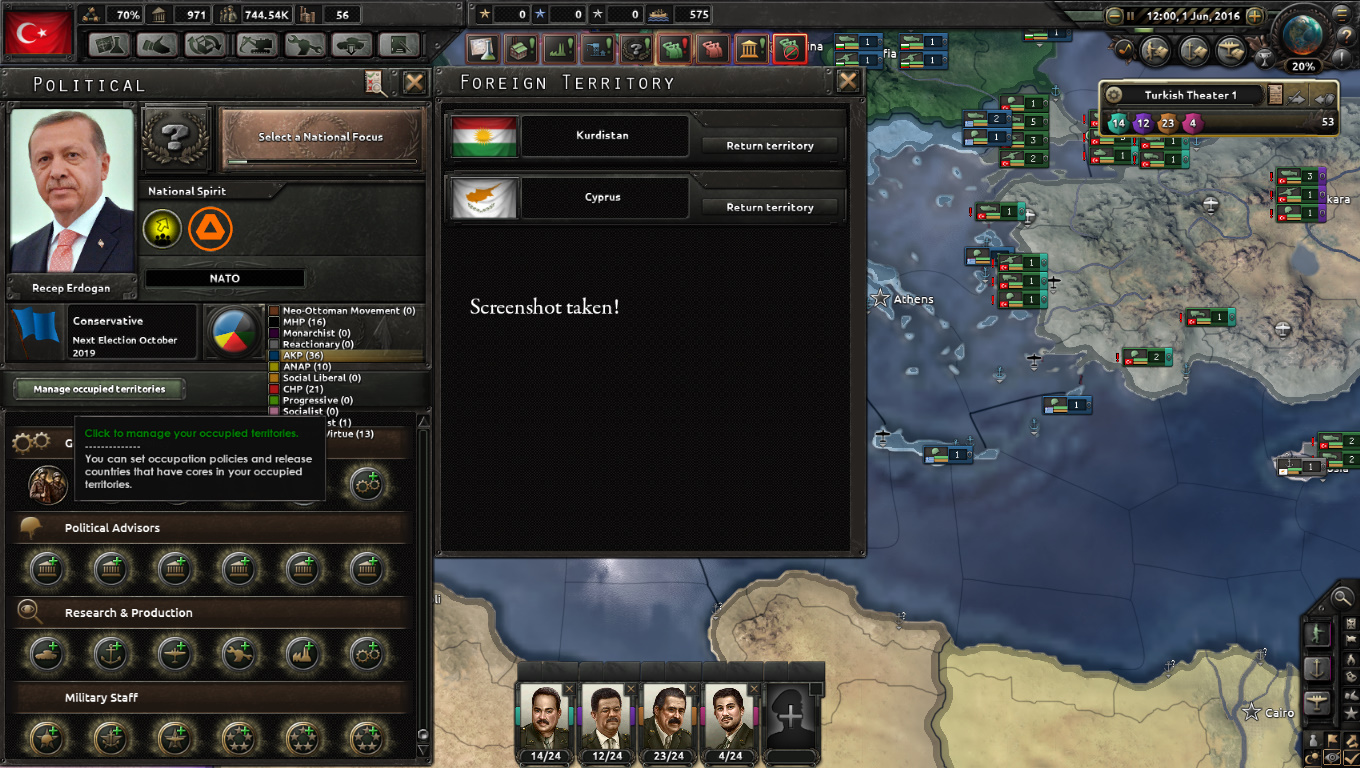Increase game speed with the plus control

(x=1255, y=16)
